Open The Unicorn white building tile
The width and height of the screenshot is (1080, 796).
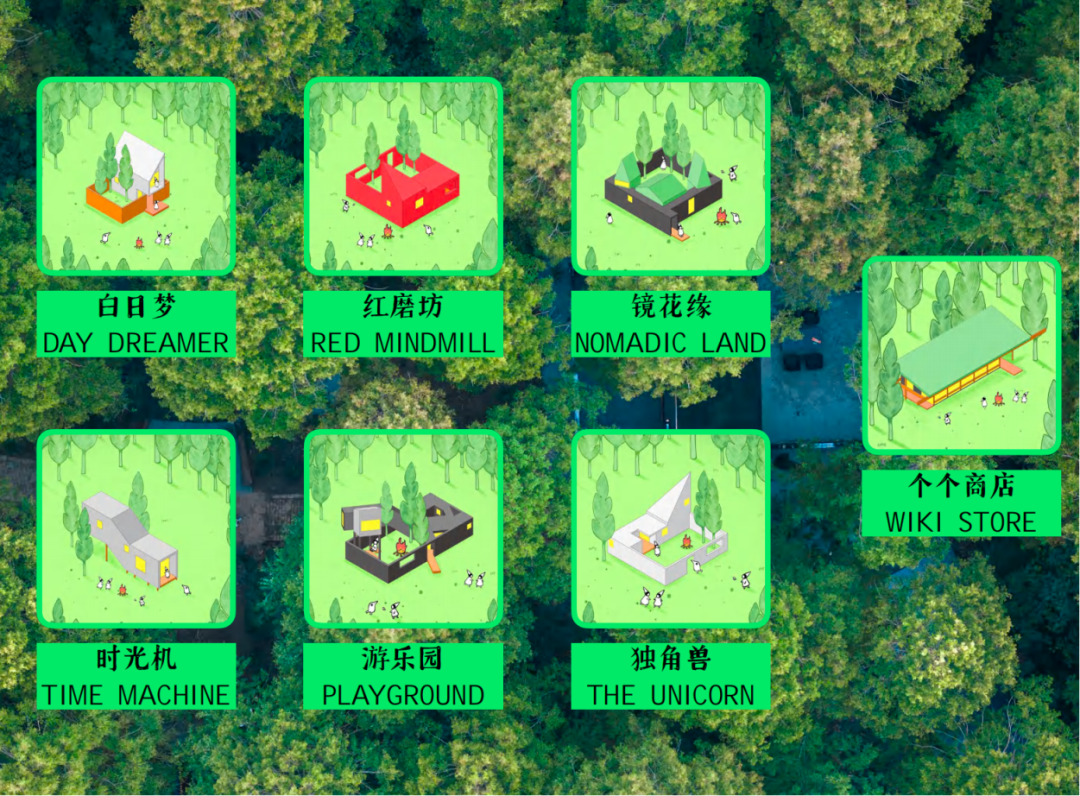click(x=670, y=529)
